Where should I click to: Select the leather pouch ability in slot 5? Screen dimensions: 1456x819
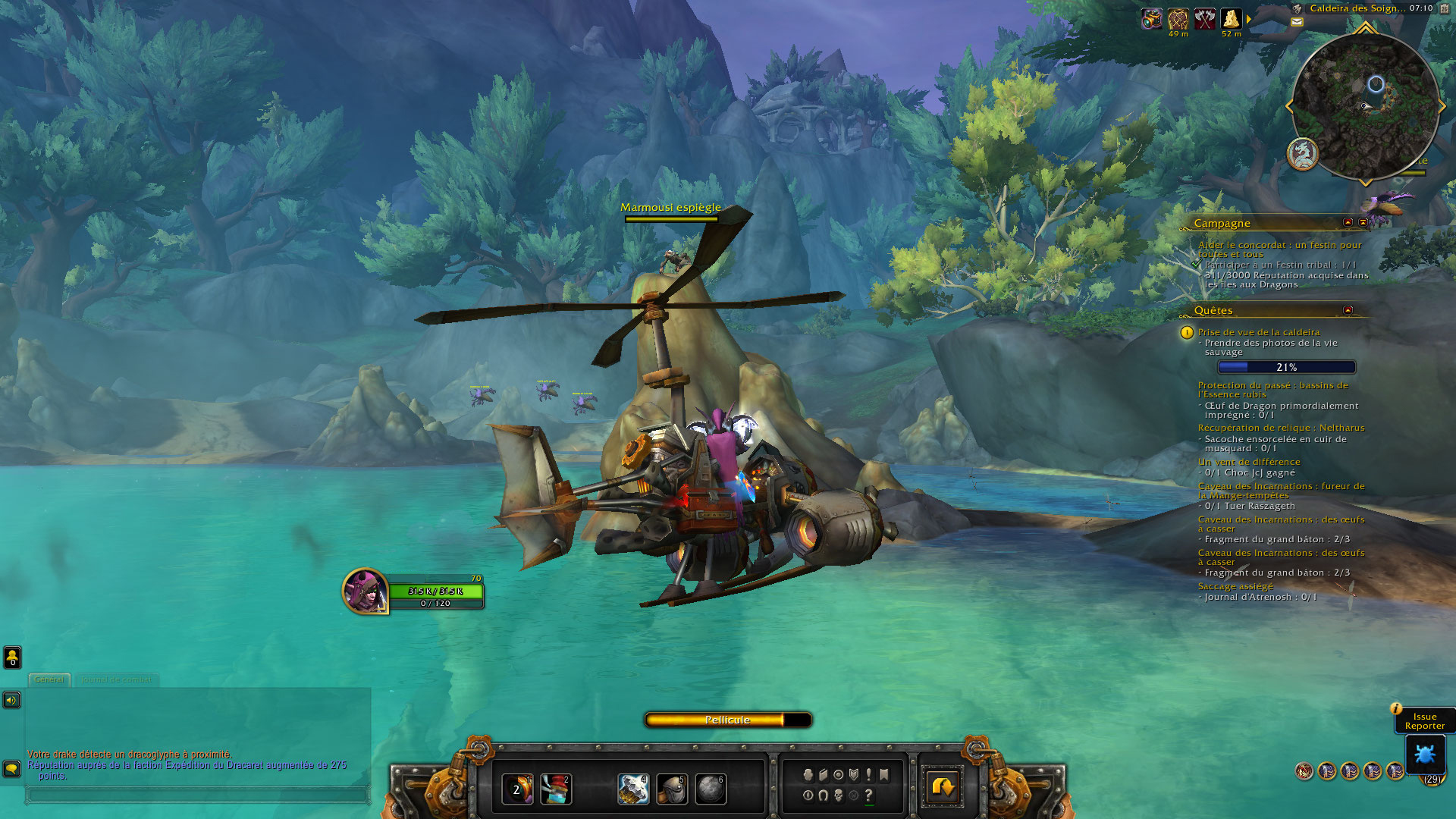pos(672,789)
